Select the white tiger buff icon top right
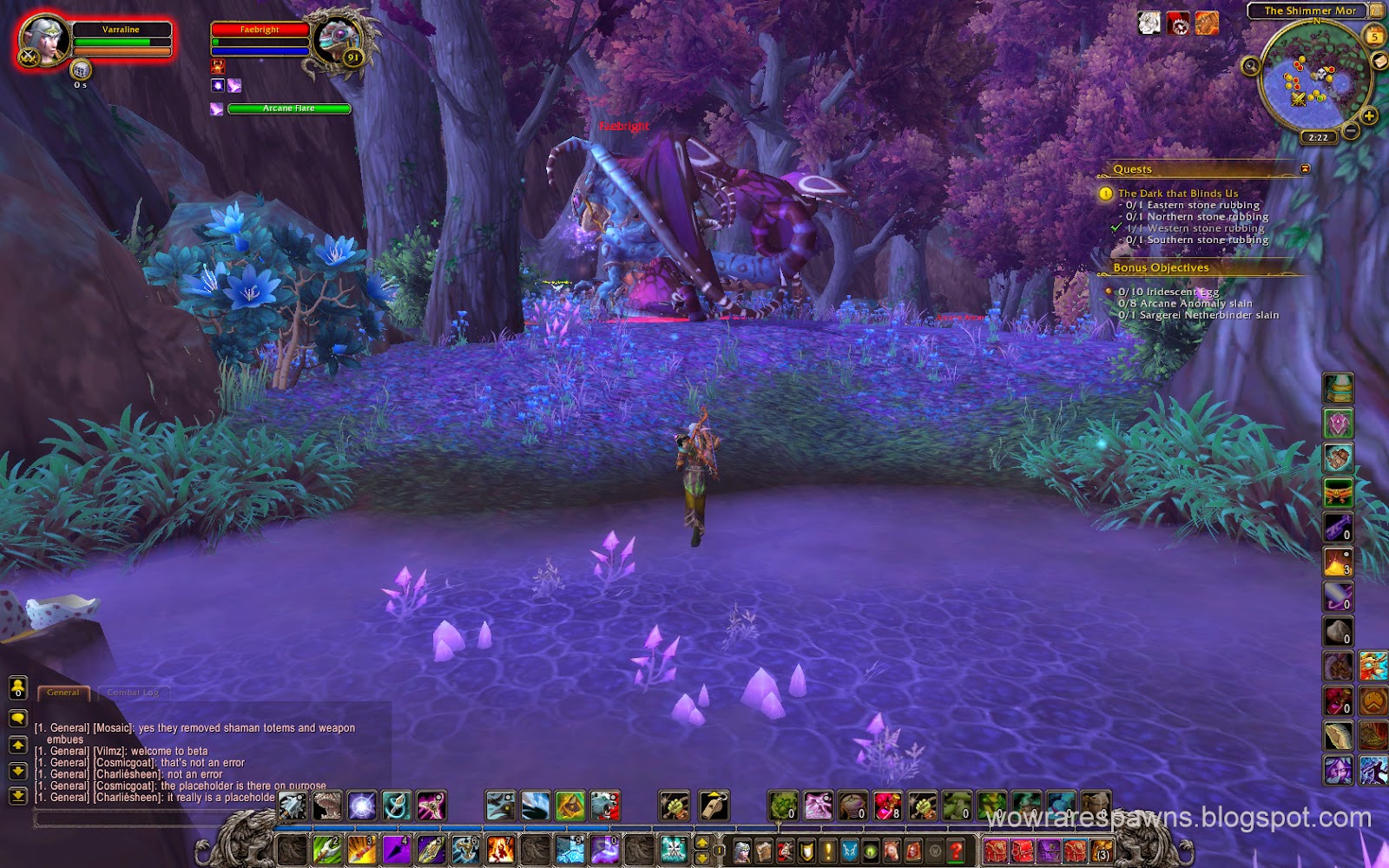Image resolution: width=1389 pixels, height=868 pixels. (x=1148, y=23)
